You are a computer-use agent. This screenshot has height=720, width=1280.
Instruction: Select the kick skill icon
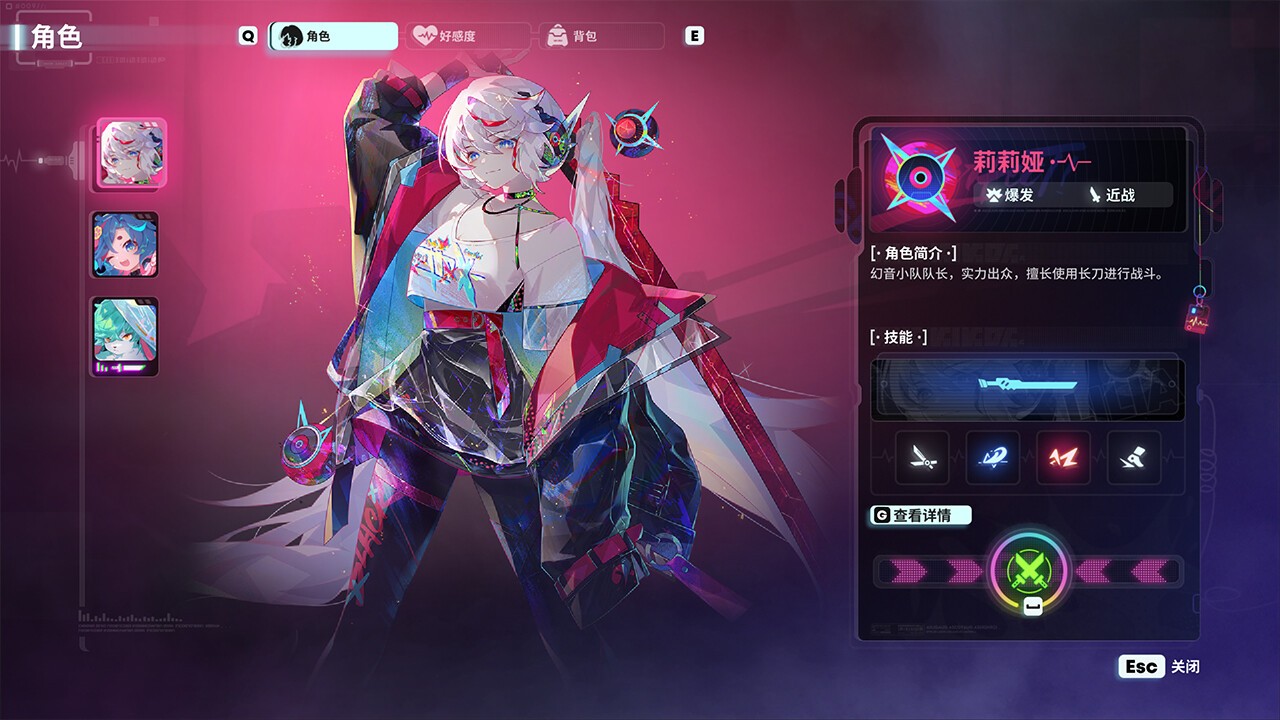(1131, 459)
